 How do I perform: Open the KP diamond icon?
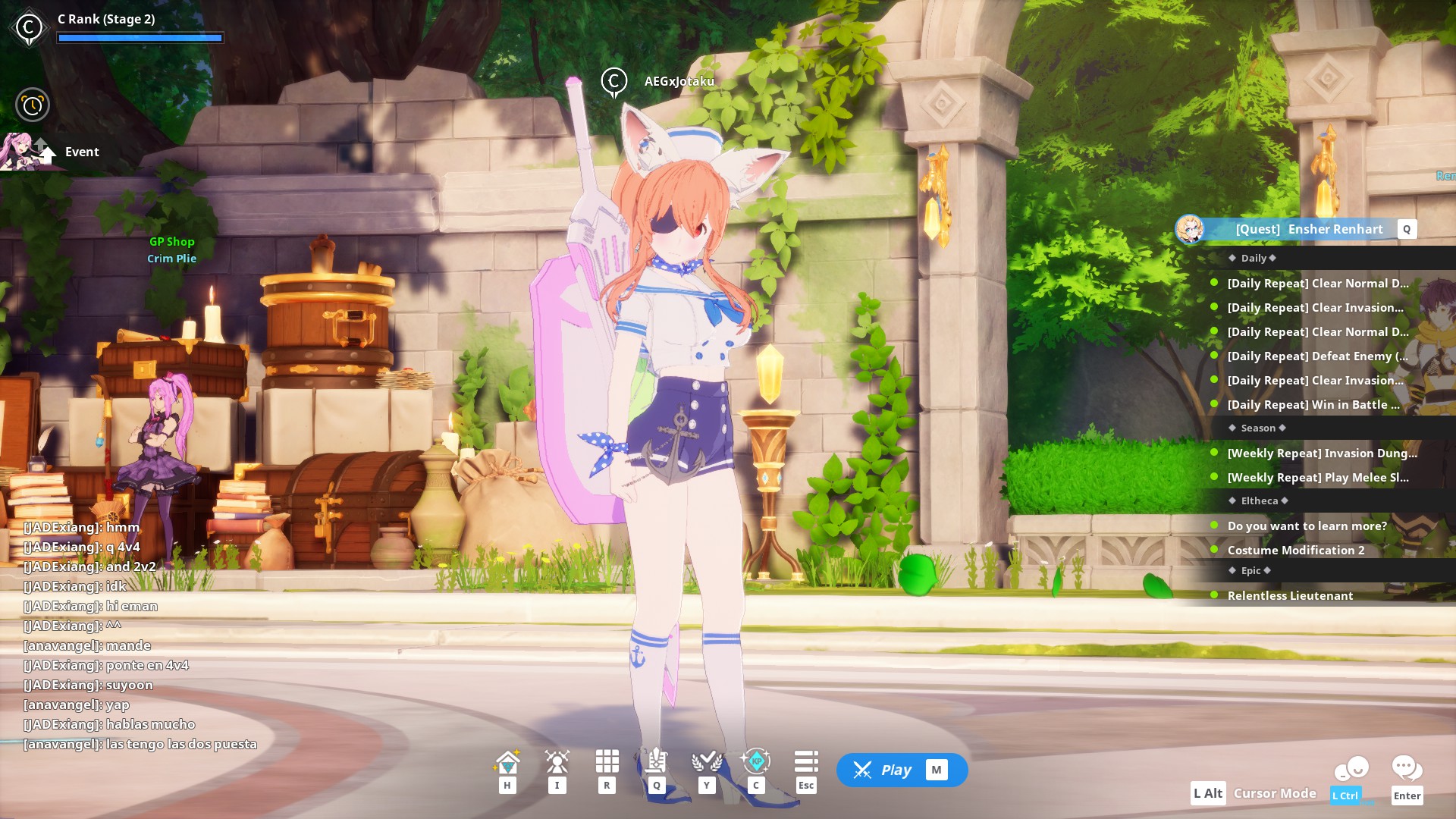pyautogui.click(x=755, y=761)
